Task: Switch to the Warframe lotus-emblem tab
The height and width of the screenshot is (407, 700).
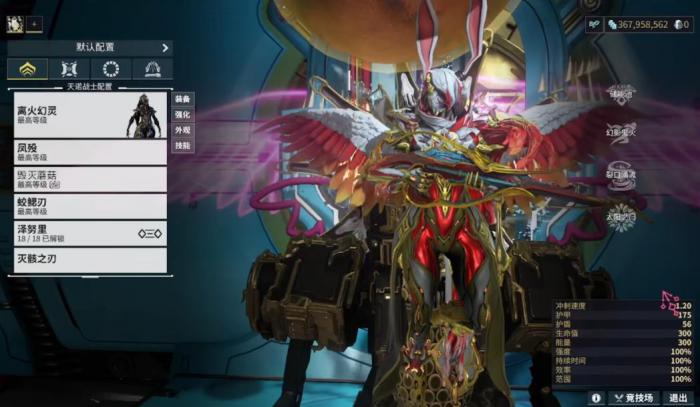Action: 27,70
